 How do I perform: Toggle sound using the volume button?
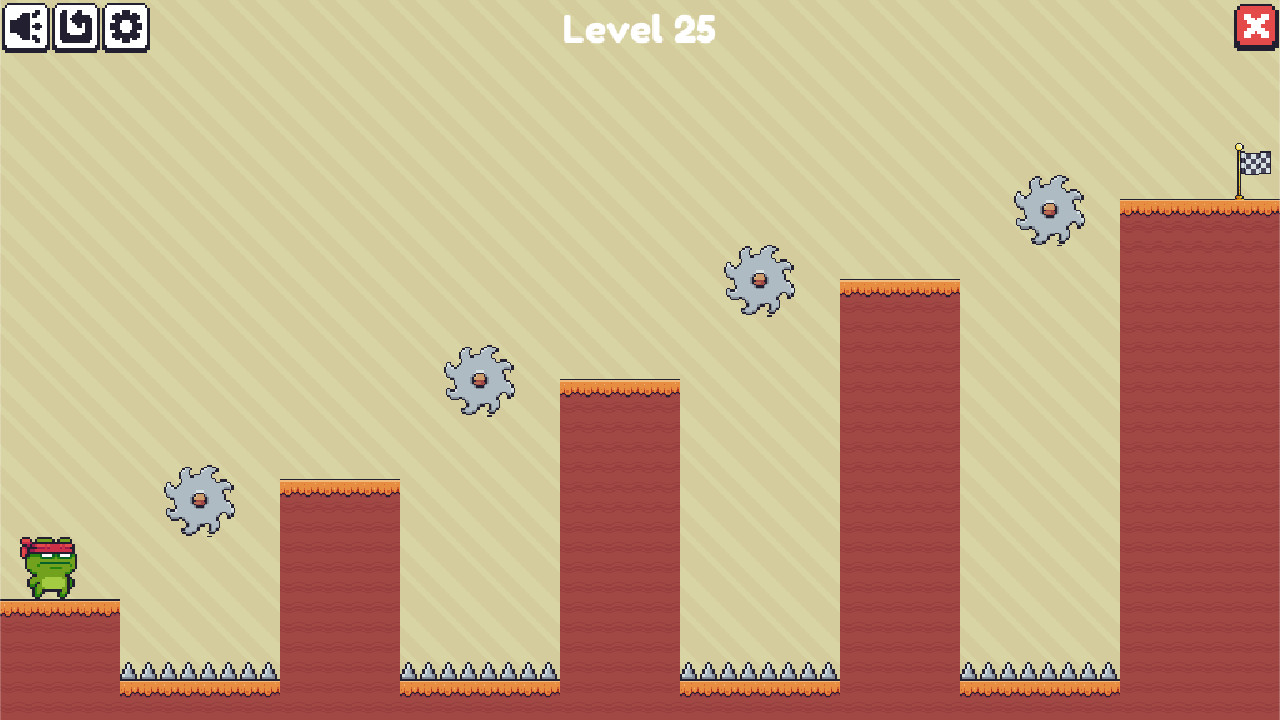[27, 27]
